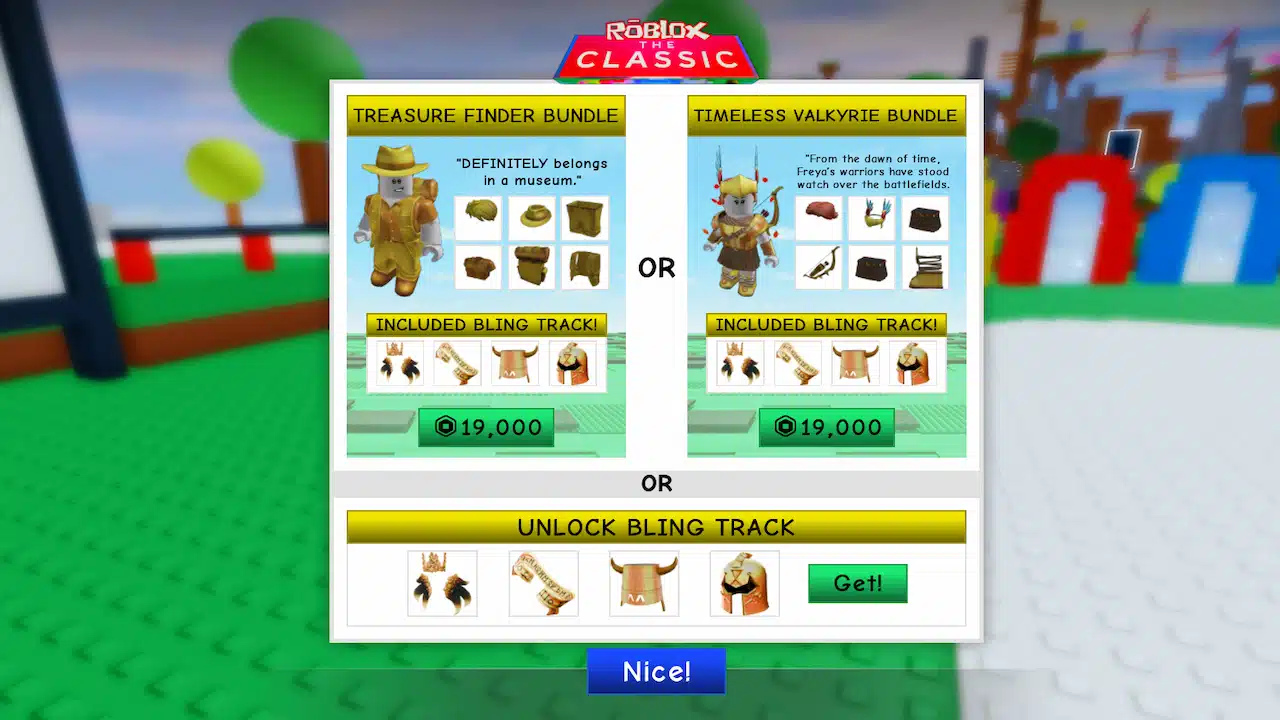The image size is (1280, 720).
Task: Select the golden bow and arrow icon
Action: (819, 266)
